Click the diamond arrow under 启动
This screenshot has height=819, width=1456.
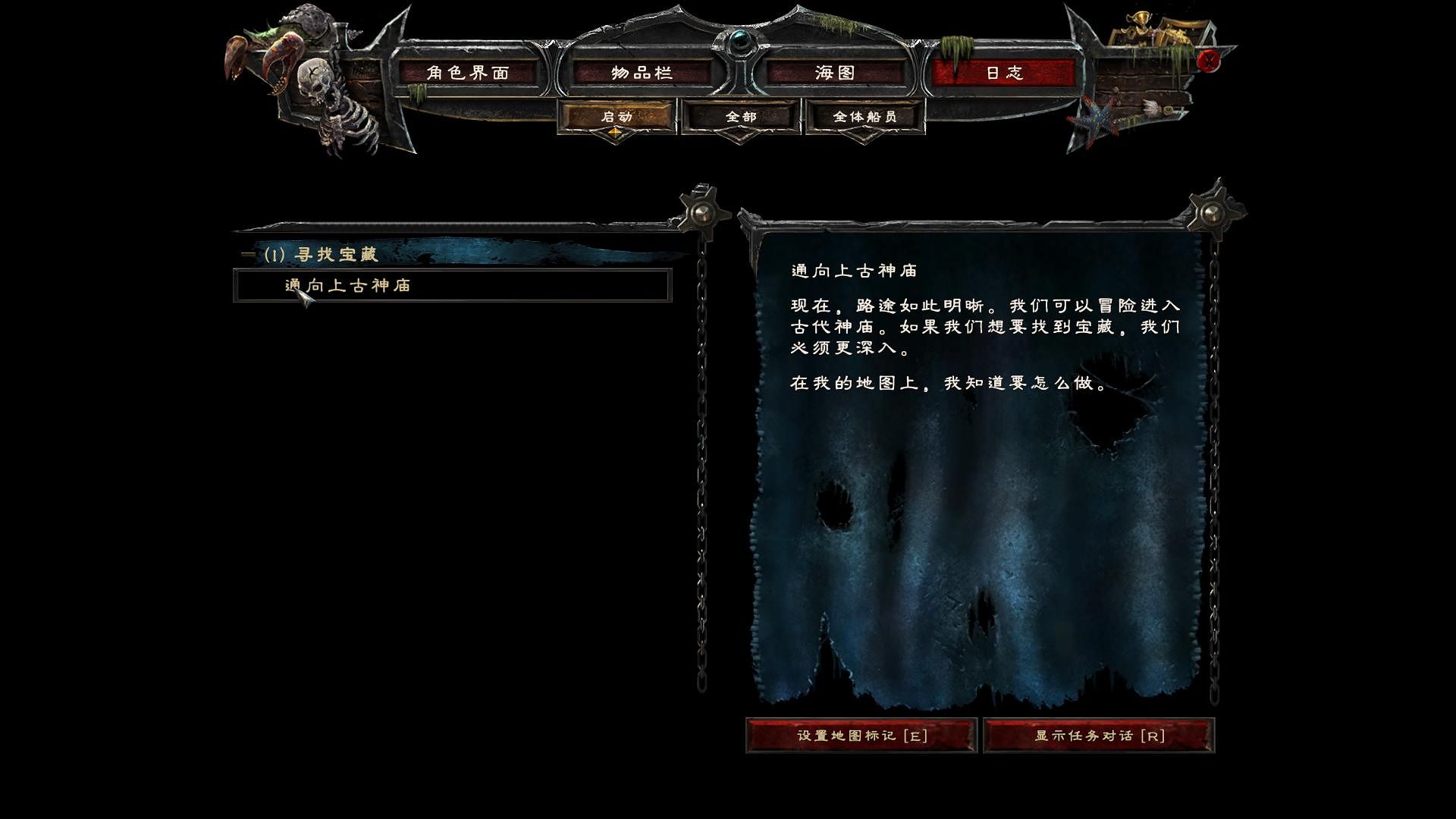tap(614, 133)
